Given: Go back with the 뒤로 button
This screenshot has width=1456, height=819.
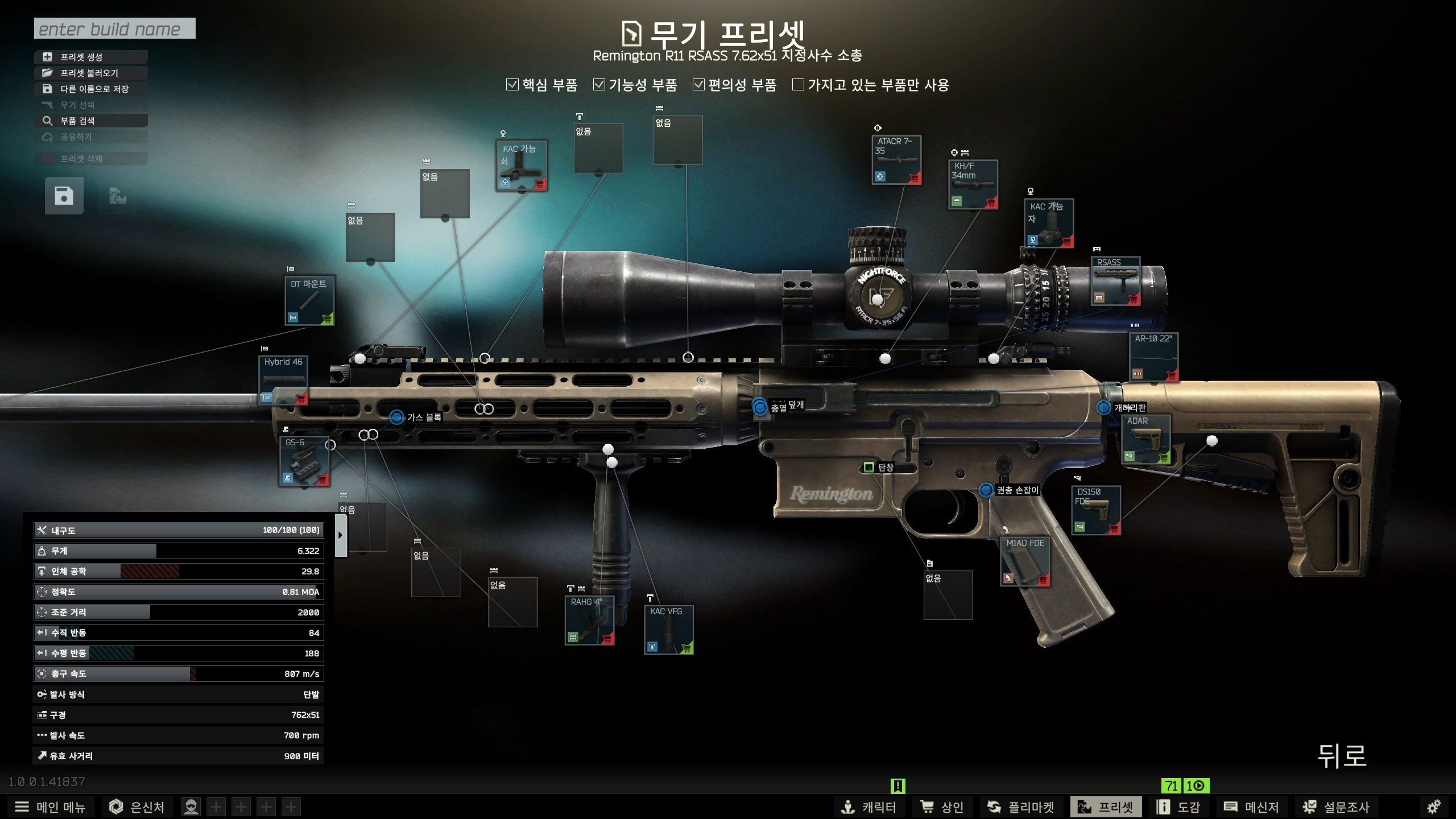Looking at the screenshot, I should pos(1342,756).
